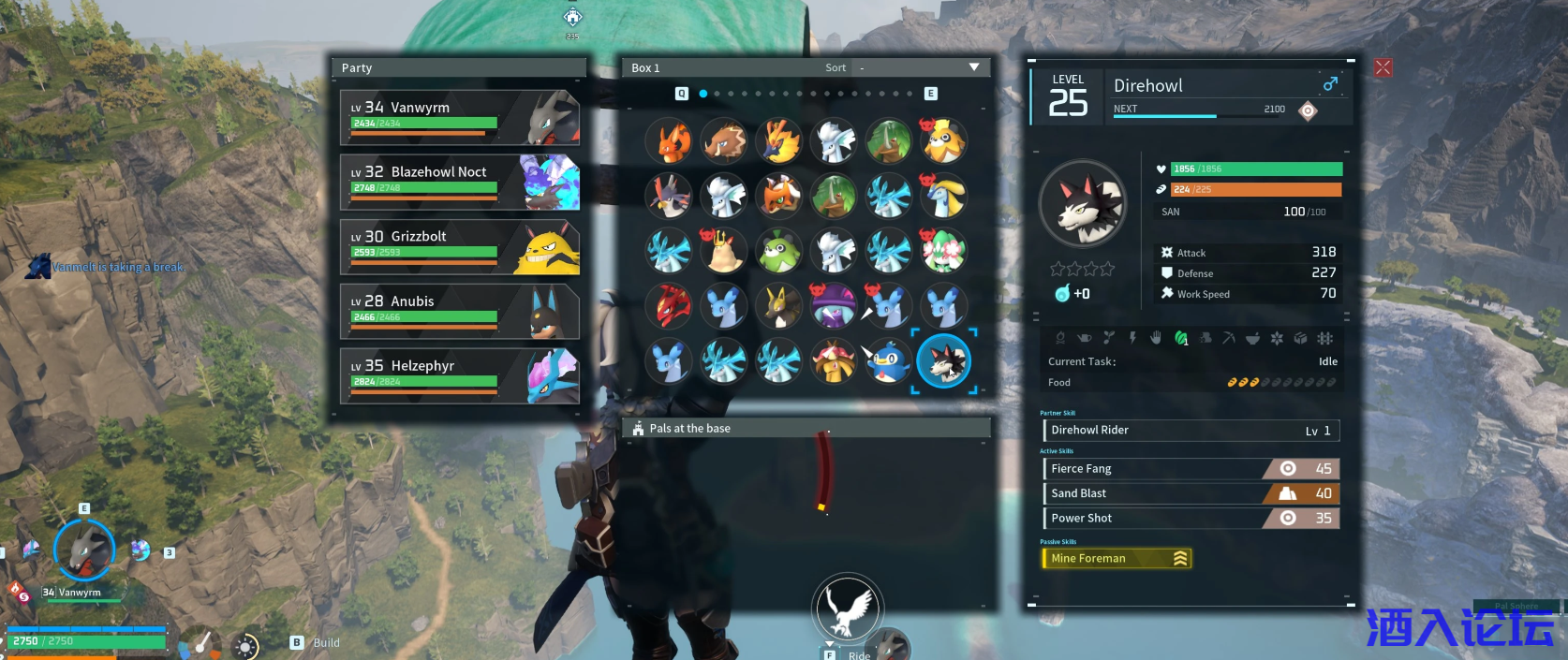Select the purple-hatted Katress slot
Viewport: 1568px width, 660px height.
(x=834, y=306)
